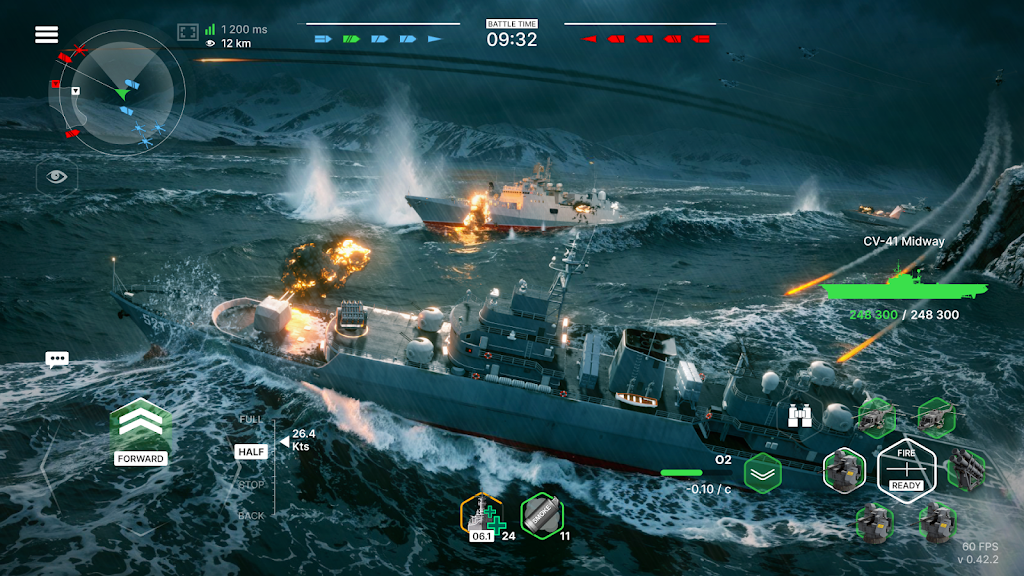Toggle the fullscreen frame icon
Image resolution: width=1024 pixels, height=576 pixels.
tap(189, 33)
